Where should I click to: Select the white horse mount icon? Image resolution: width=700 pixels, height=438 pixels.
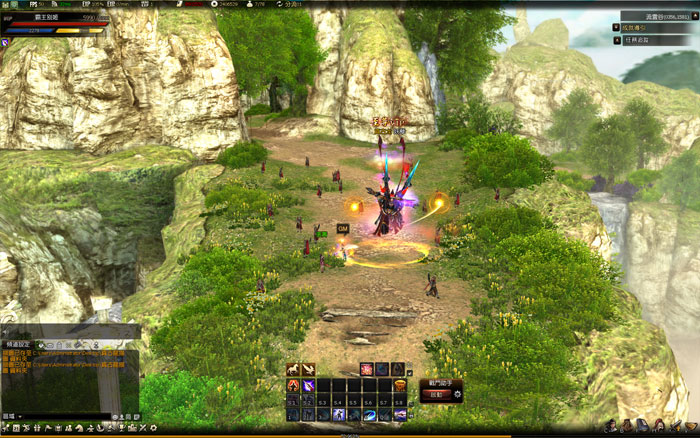pos(293,369)
